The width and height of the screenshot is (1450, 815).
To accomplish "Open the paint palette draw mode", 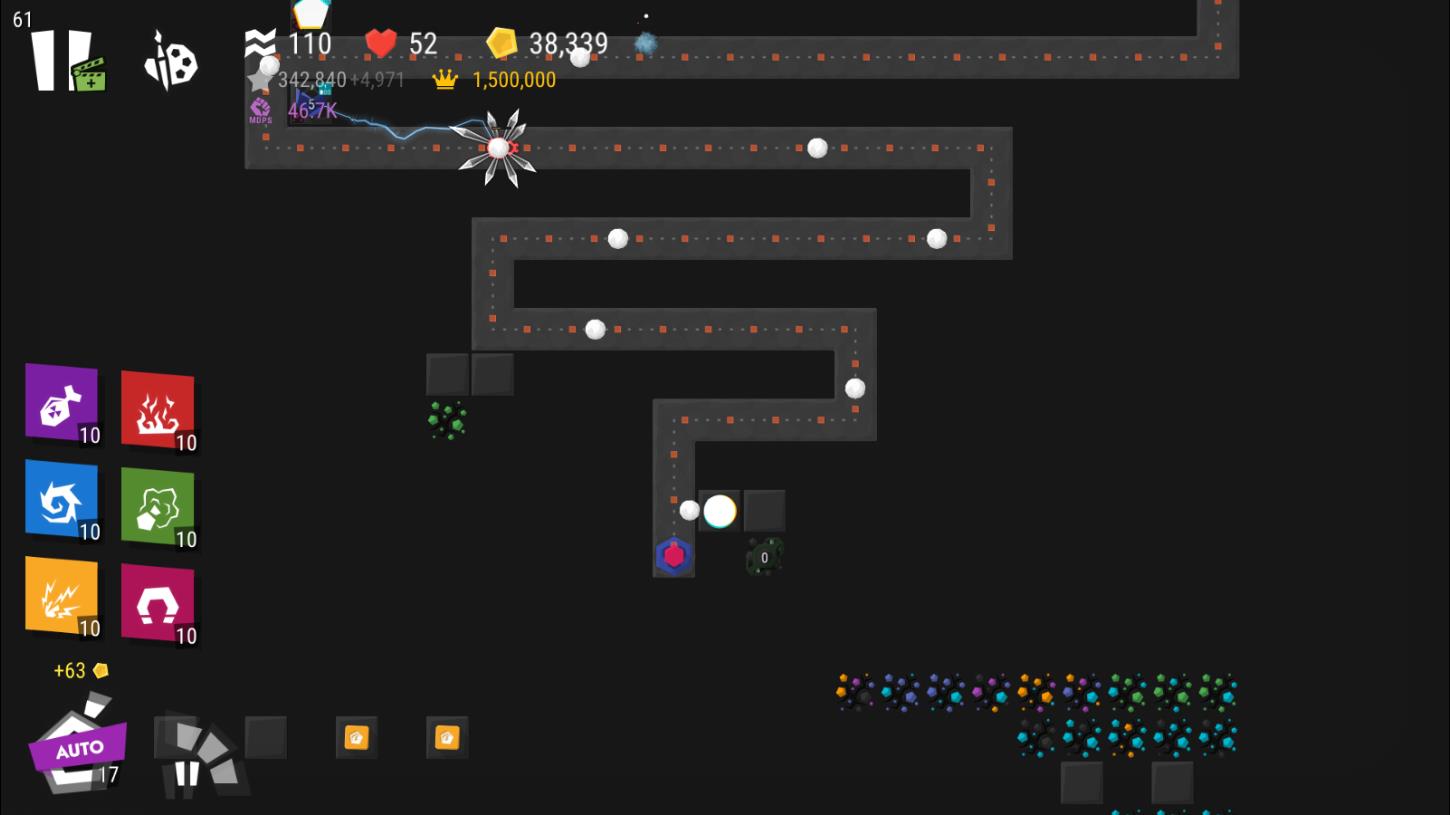I will [171, 61].
